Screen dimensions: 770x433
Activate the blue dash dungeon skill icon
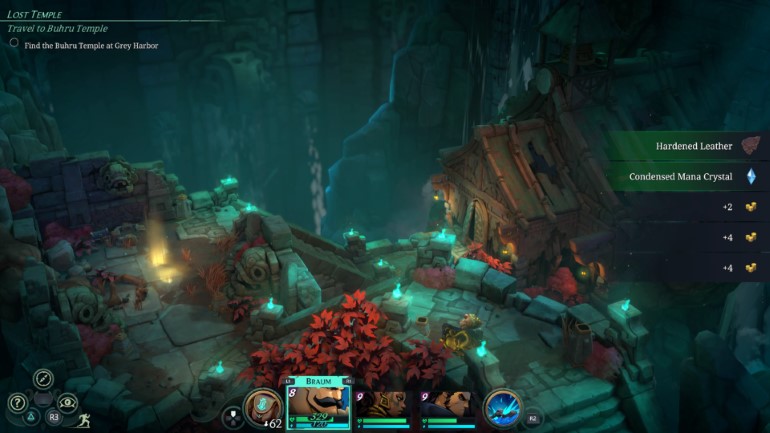point(501,407)
